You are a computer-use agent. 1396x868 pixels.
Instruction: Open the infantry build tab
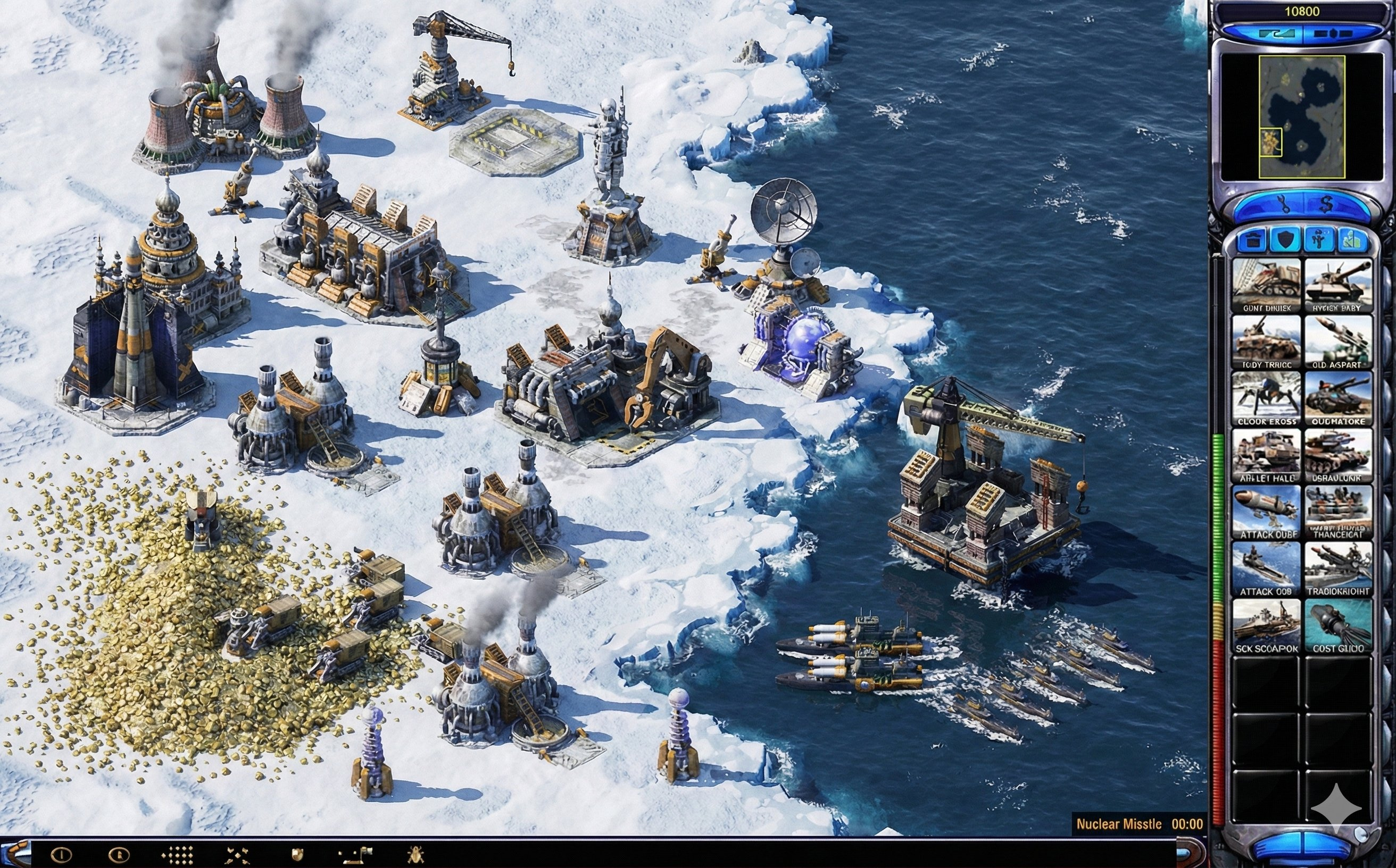point(1318,240)
